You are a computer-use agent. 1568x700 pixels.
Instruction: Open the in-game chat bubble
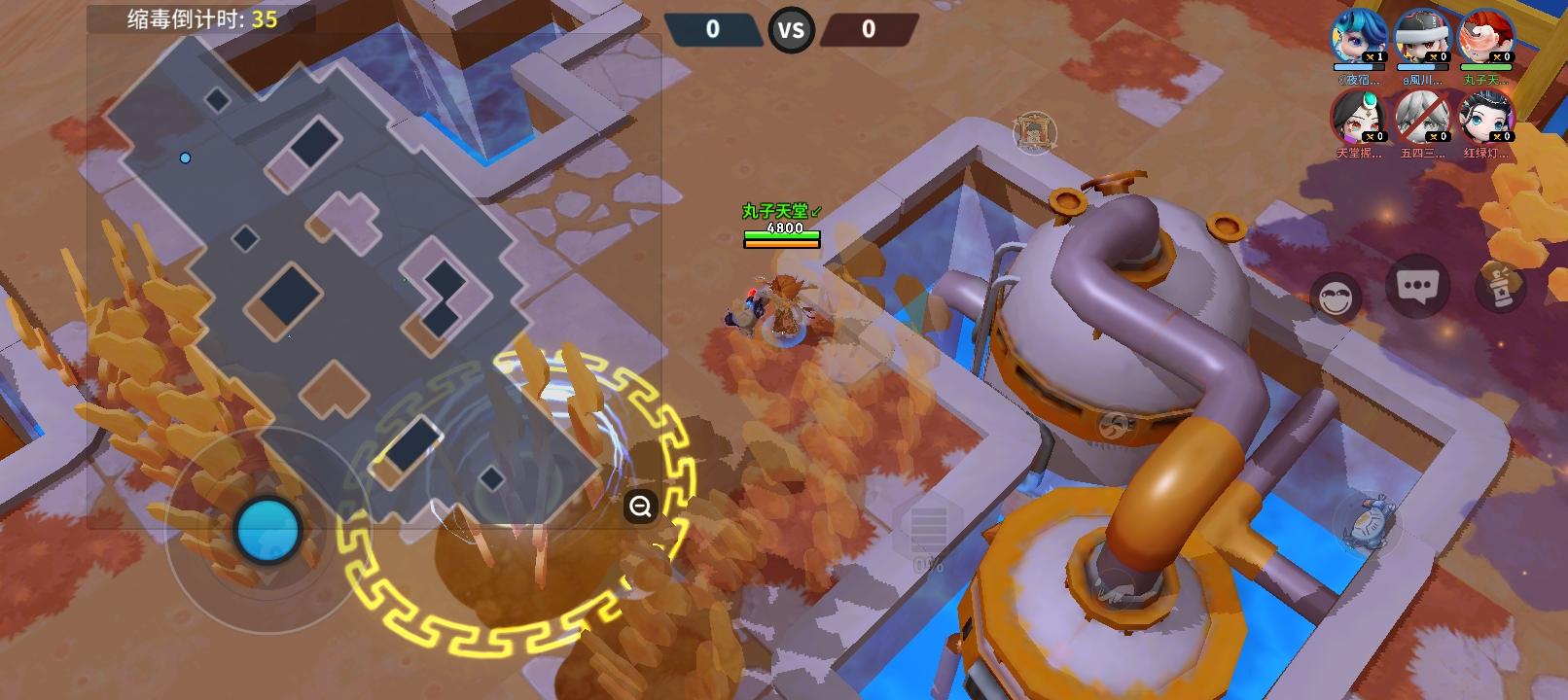(x=1418, y=285)
